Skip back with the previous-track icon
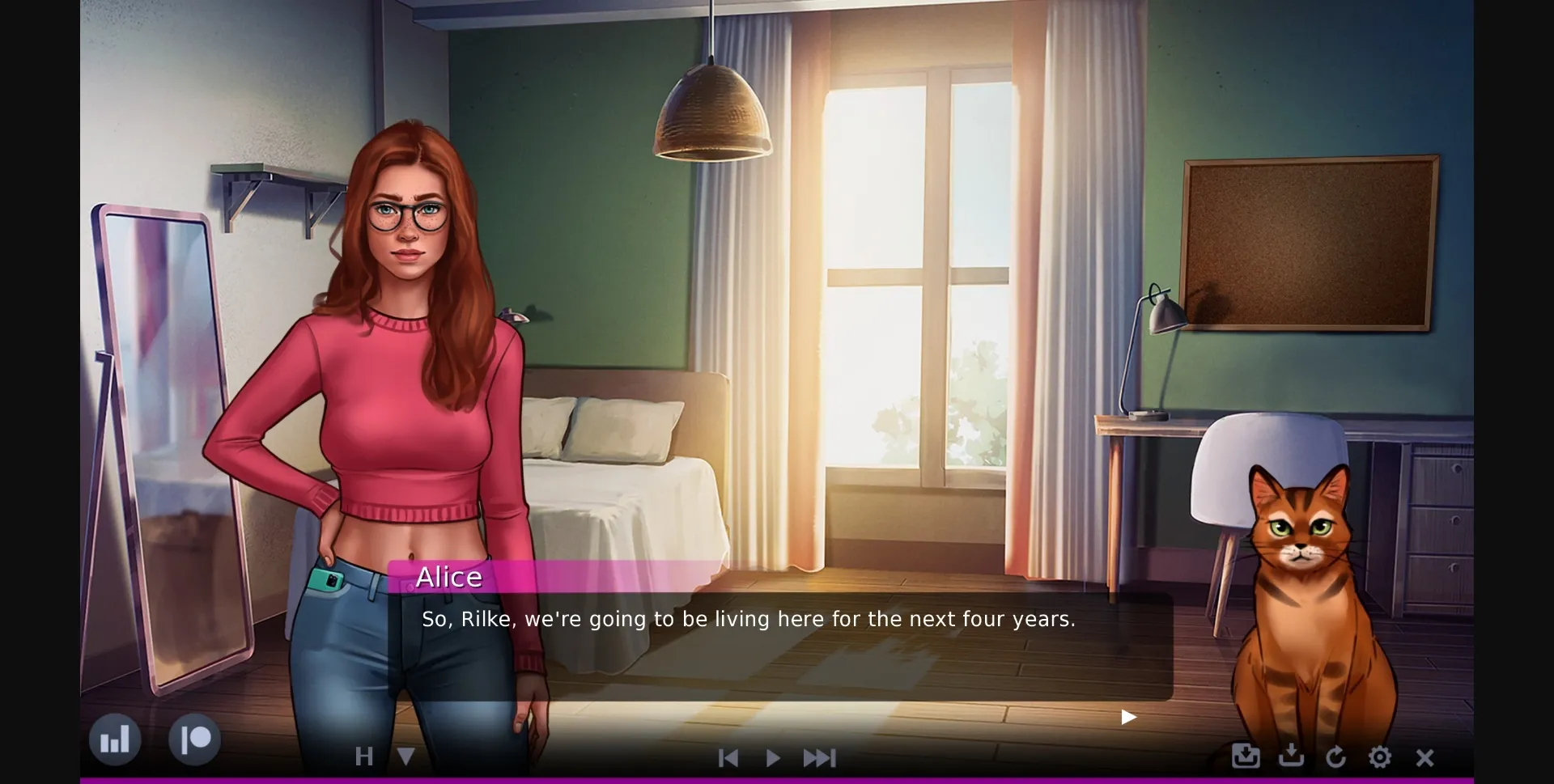This screenshot has height=784, width=1554. click(x=728, y=758)
